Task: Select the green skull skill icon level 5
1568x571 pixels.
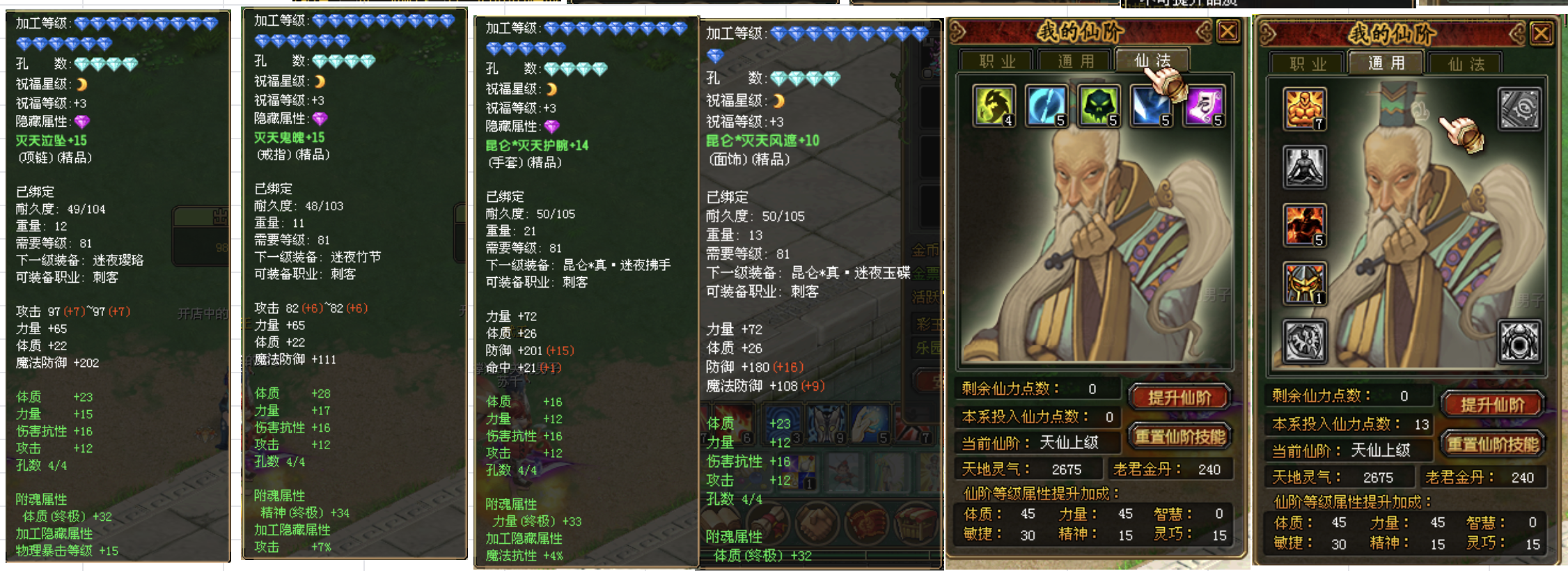Action: 1100,106
